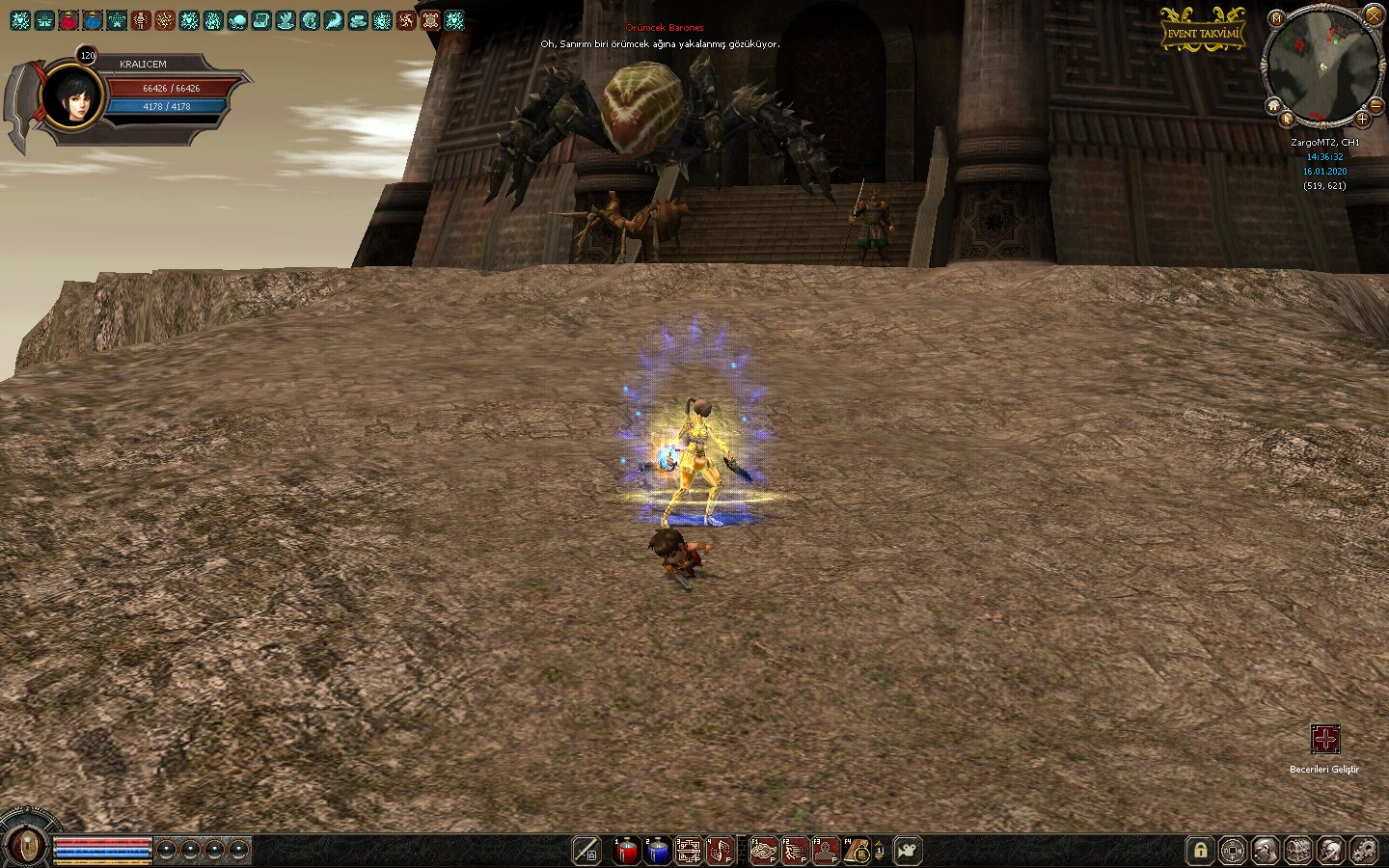Click the cursor arrow button under the minimap
Image resolution: width=1389 pixels, height=868 pixels.
click(x=1288, y=120)
